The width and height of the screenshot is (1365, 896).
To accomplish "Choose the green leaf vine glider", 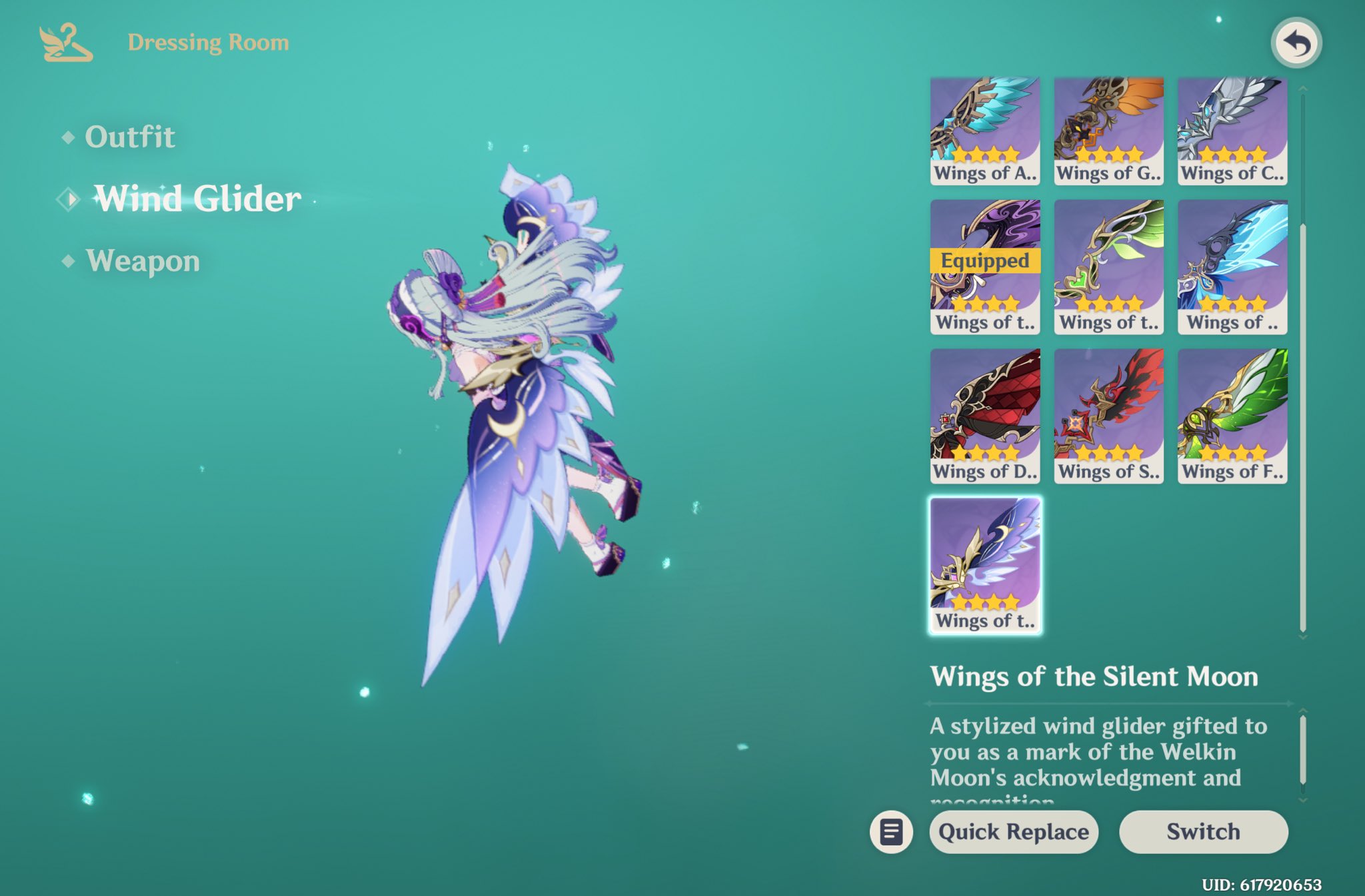I will 1108,266.
